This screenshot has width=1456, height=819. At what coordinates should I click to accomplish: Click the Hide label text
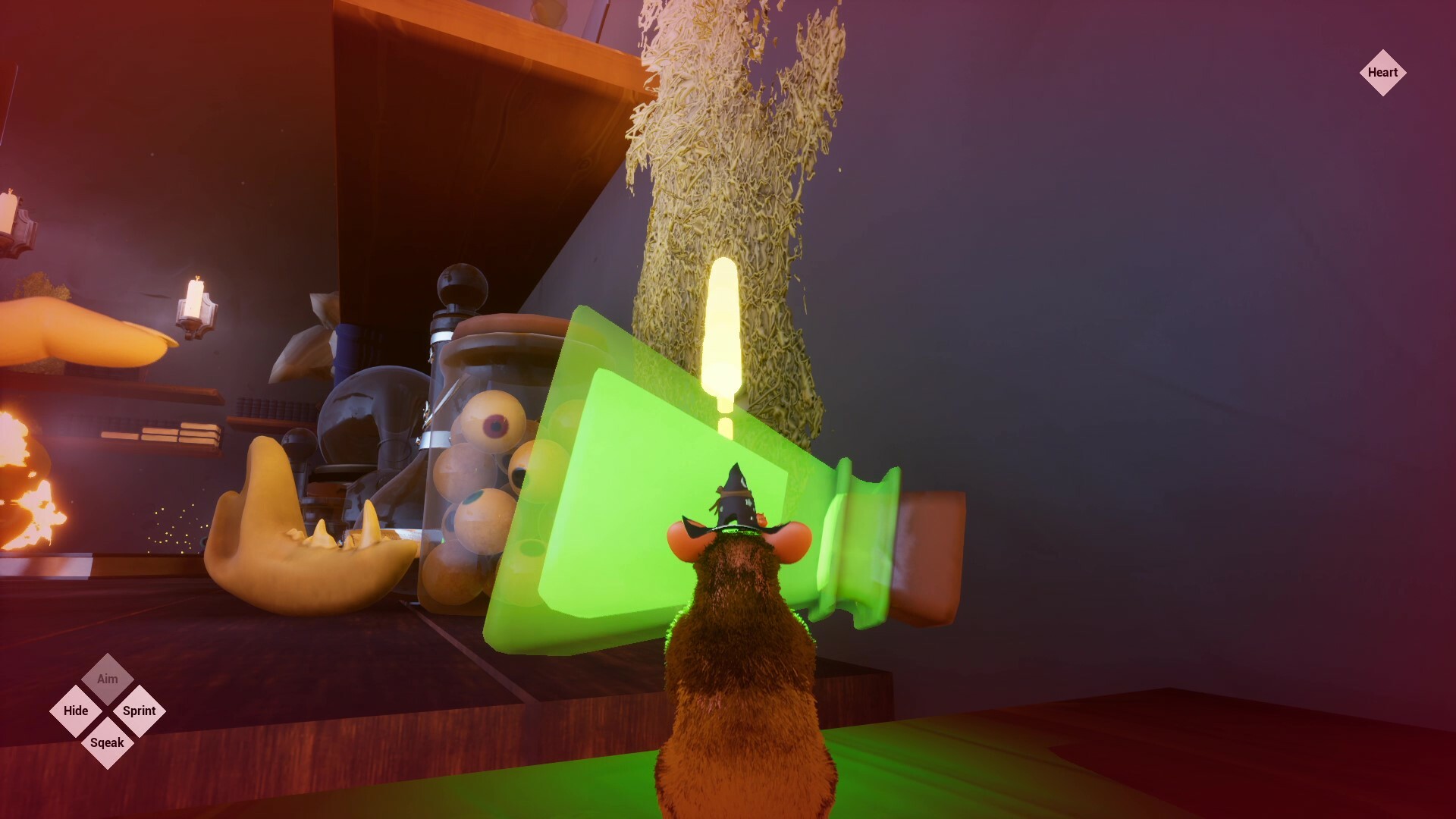[x=76, y=711]
